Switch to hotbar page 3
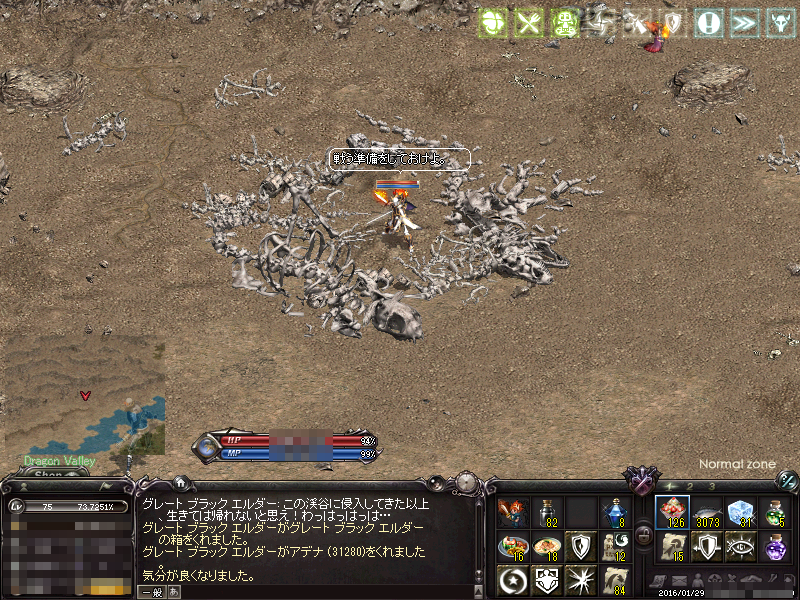The height and width of the screenshot is (600, 800). coord(711,486)
